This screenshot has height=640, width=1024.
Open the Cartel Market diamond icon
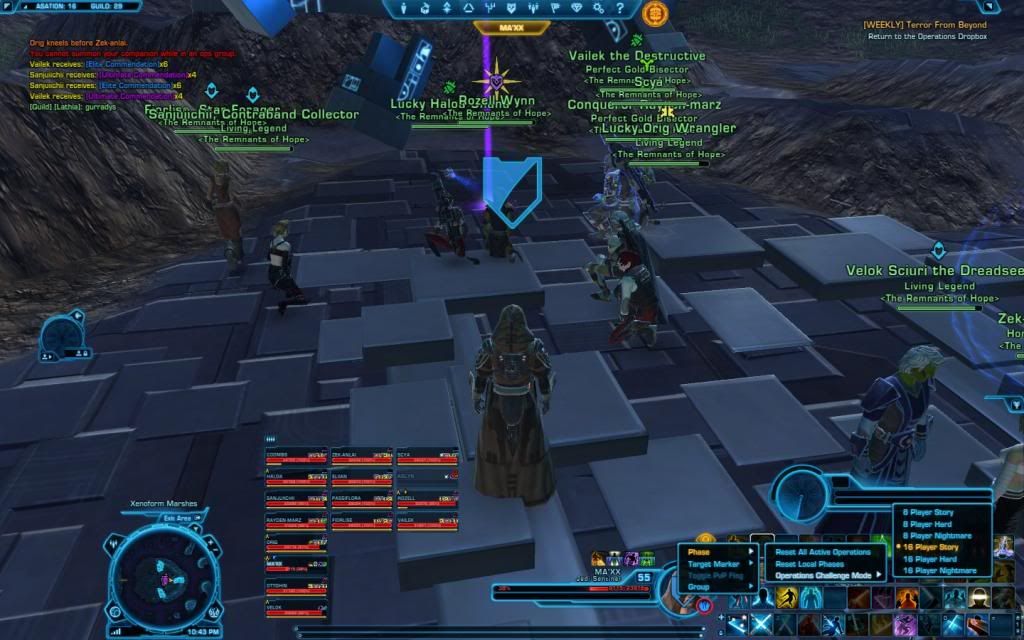[x=577, y=9]
